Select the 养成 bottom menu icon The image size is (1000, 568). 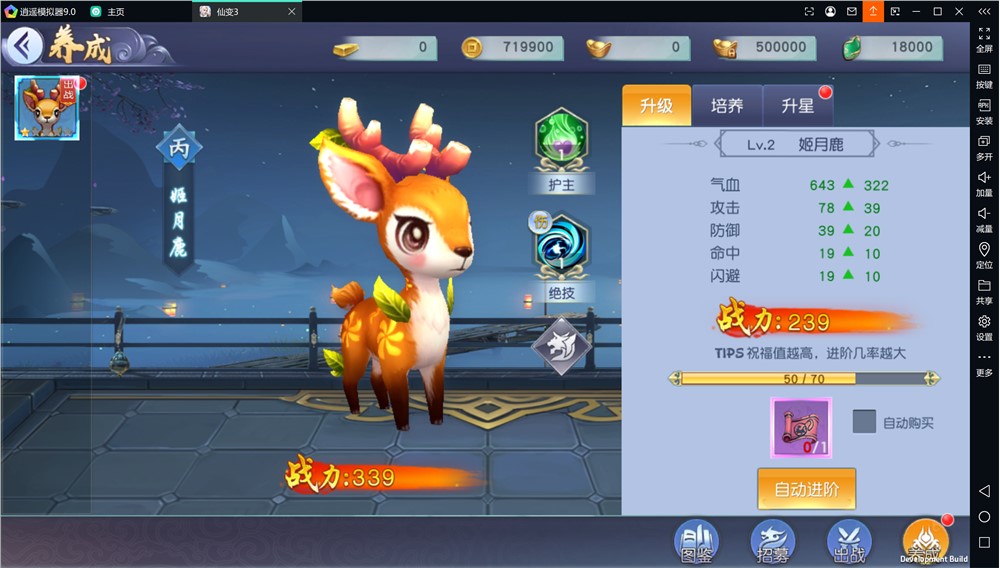925,541
